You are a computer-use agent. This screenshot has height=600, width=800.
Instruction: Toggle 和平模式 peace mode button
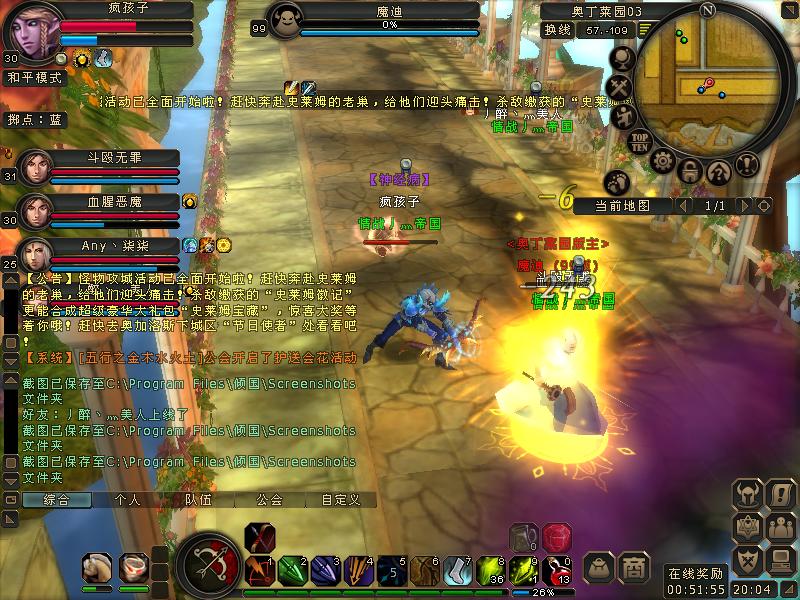(x=35, y=76)
